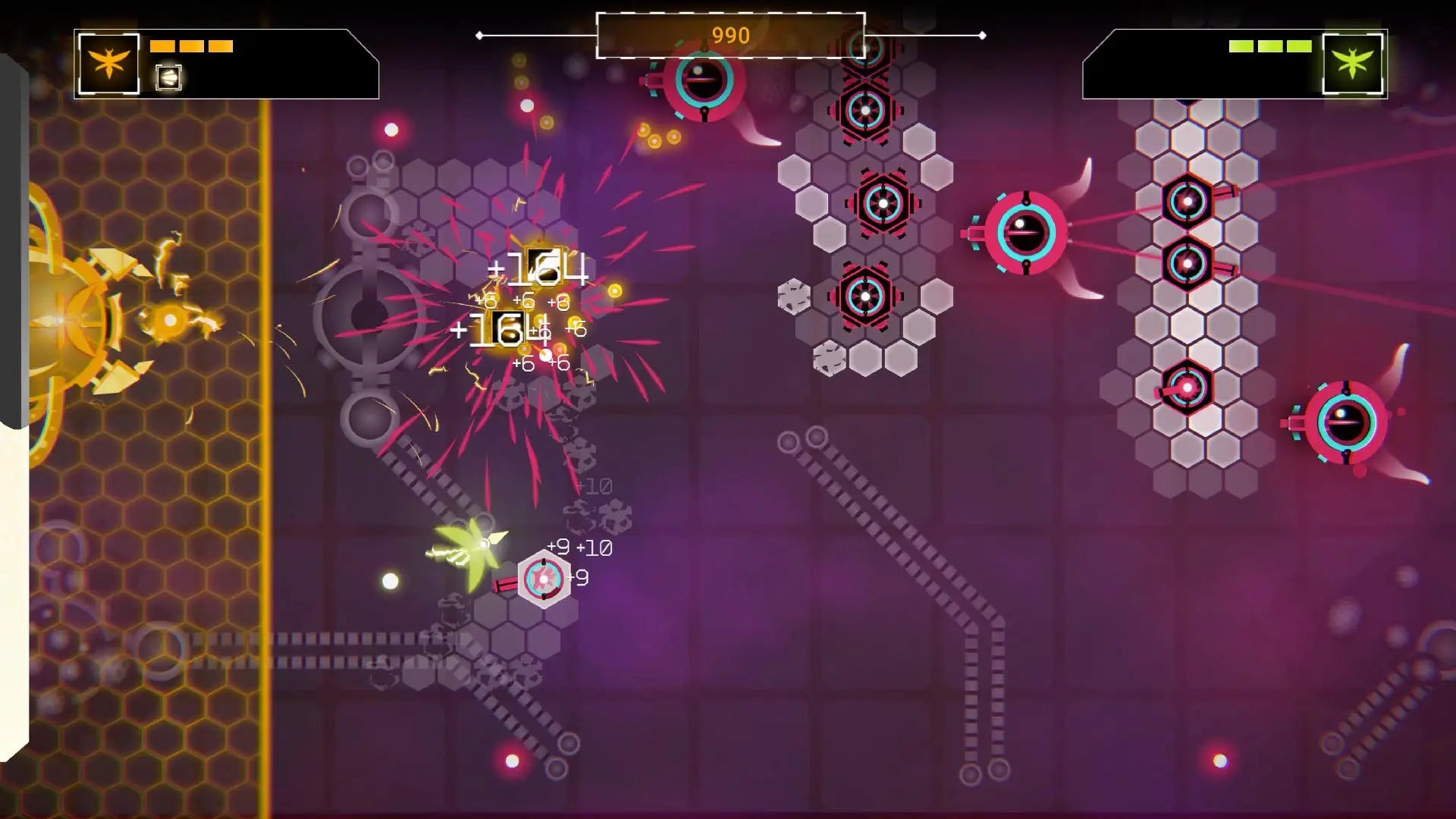
Task: Select the glowing spread-shot power-up icon
Action: tap(168, 77)
